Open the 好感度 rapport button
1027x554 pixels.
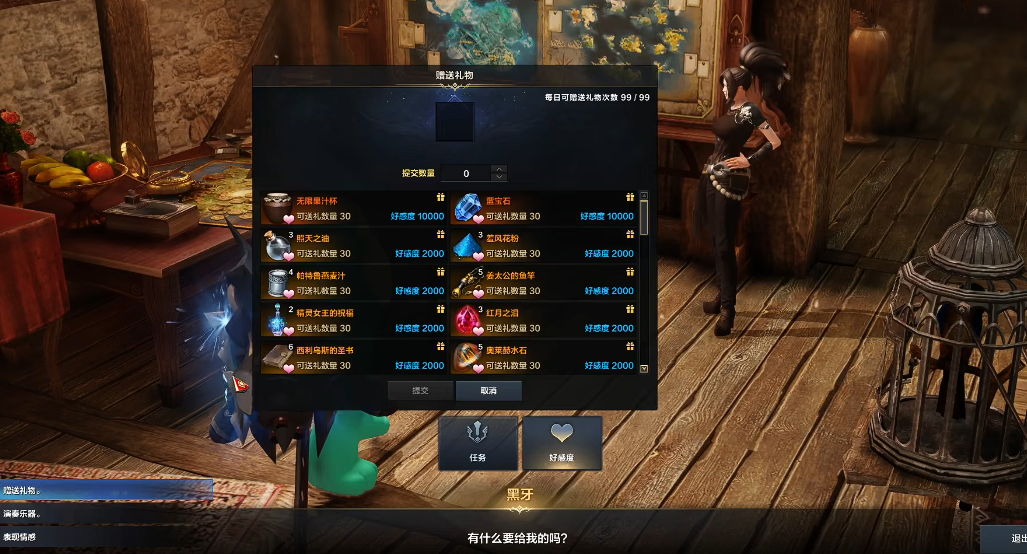pos(562,443)
